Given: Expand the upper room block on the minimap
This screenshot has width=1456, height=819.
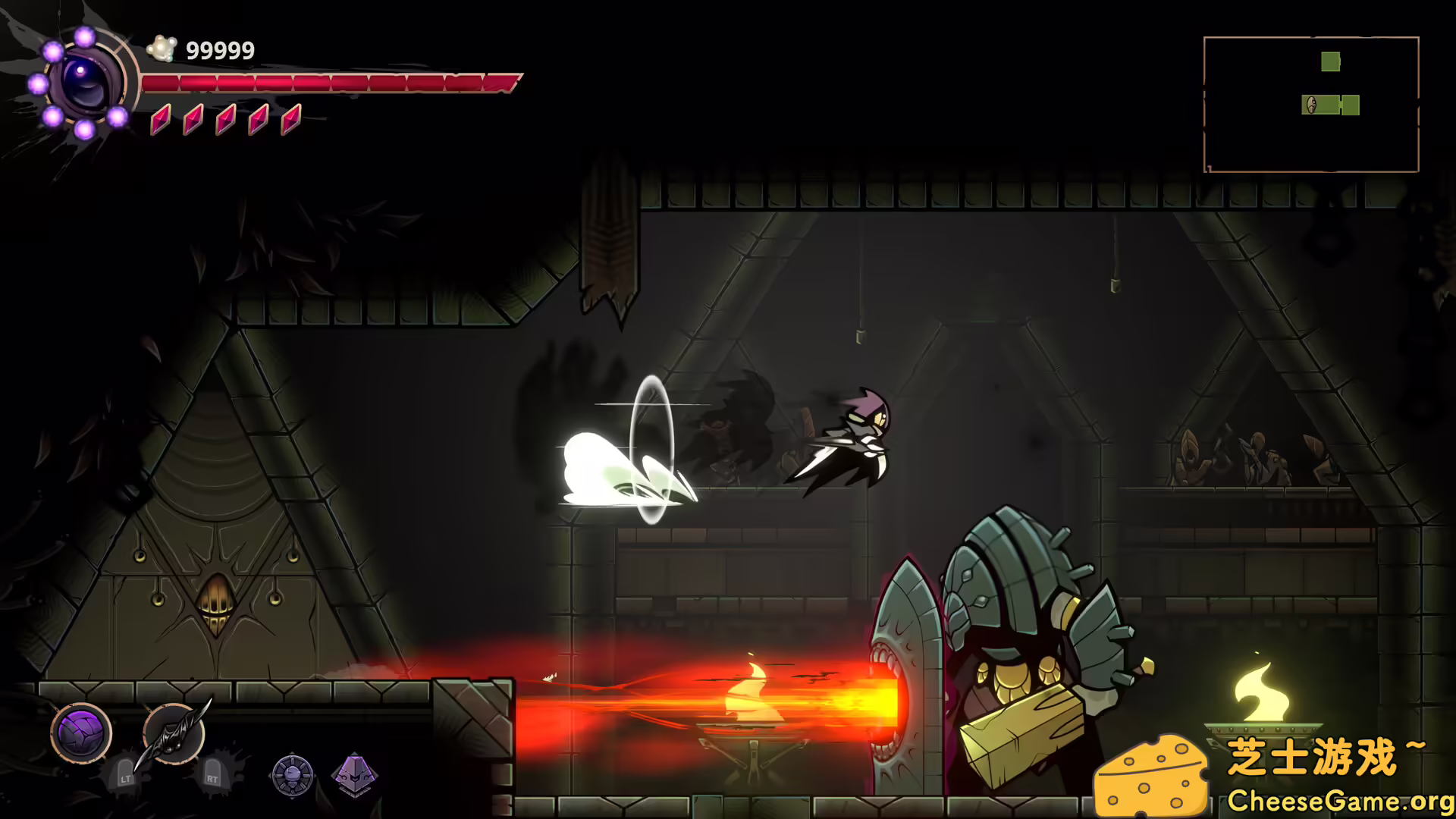Looking at the screenshot, I should click(x=1331, y=61).
